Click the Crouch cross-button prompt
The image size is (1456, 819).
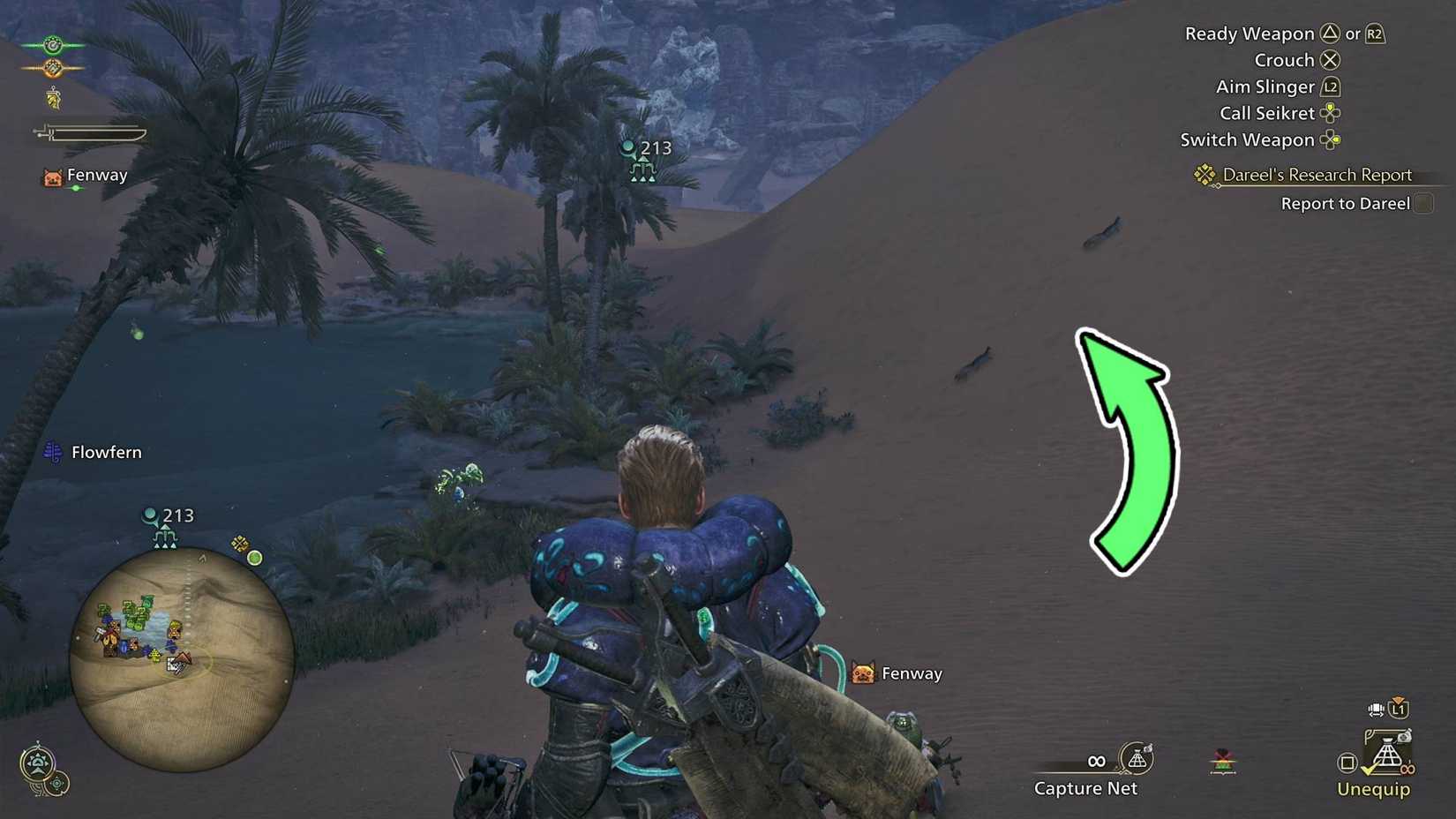(x=1331, y=60)
